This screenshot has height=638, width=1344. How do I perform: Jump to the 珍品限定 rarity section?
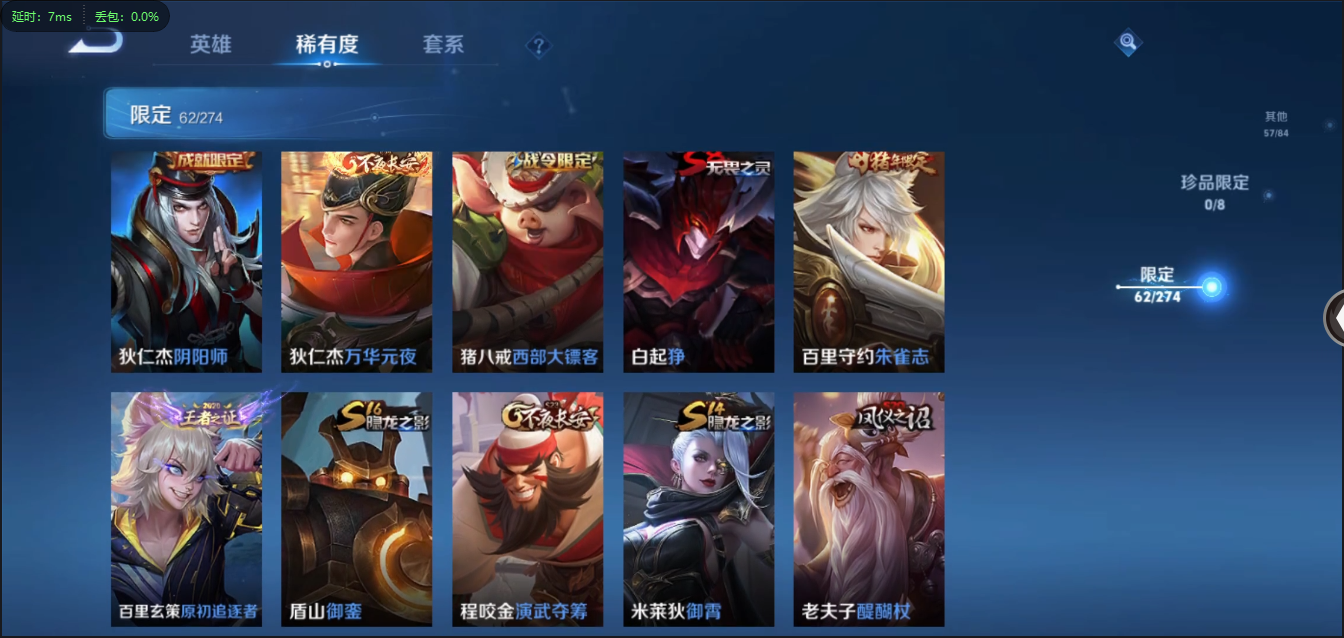click(1215, 191)
